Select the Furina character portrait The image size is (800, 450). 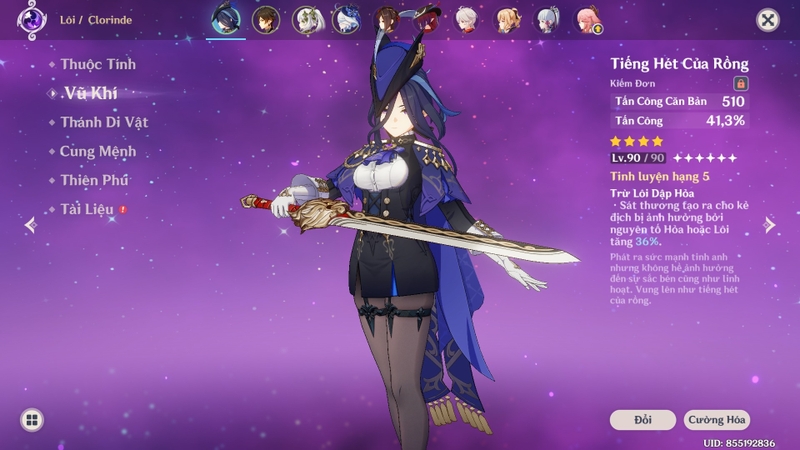pyautogui.click(x=347, y=20)
